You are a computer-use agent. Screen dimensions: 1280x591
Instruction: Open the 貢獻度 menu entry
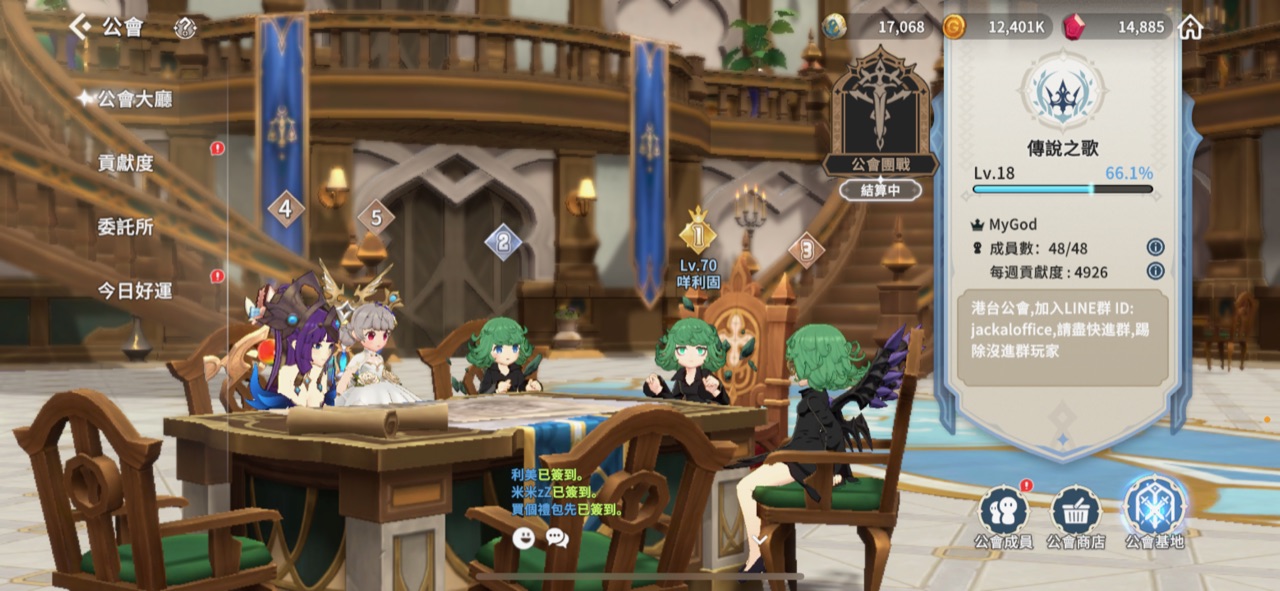coord(126,162)
